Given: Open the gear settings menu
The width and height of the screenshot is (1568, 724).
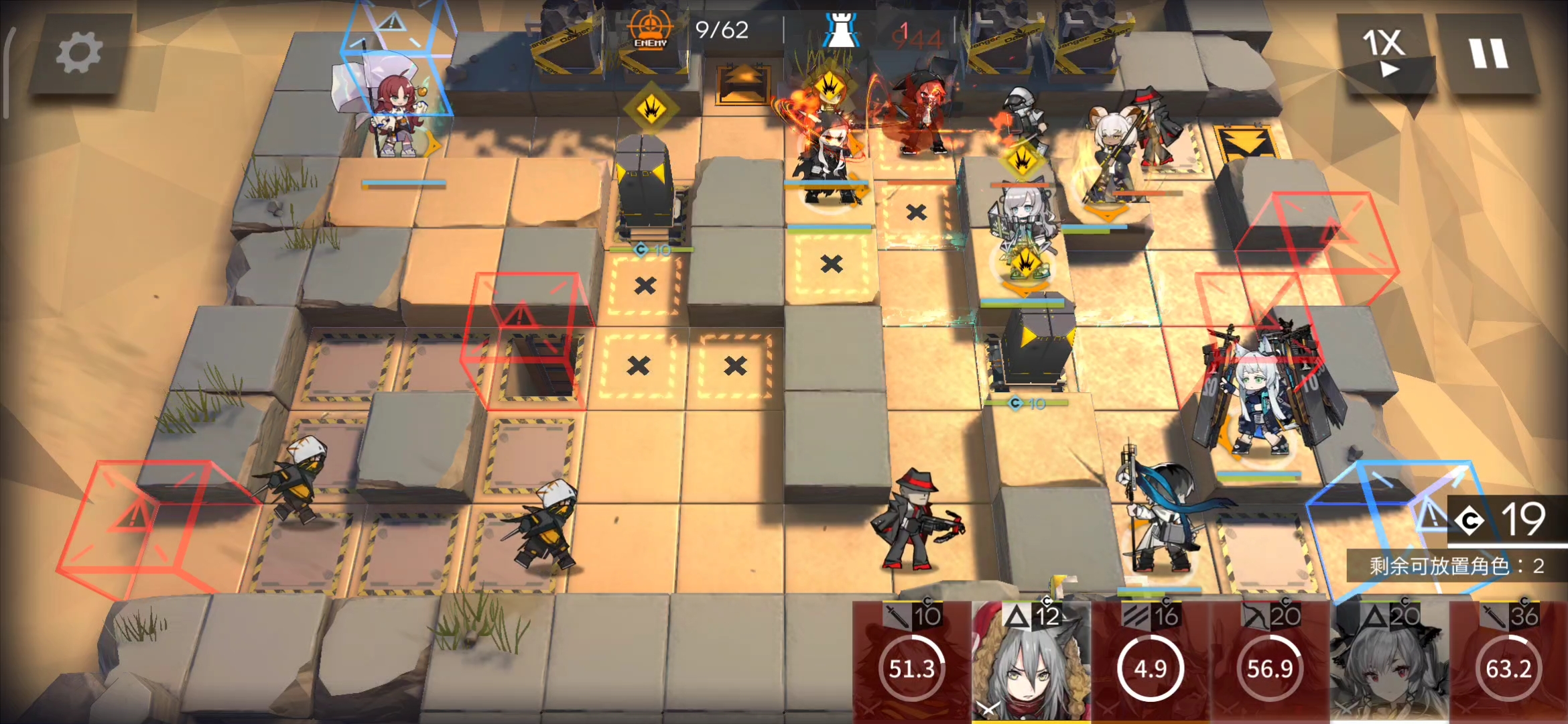Looking at the screenshot, I should [x=79, y=54].
